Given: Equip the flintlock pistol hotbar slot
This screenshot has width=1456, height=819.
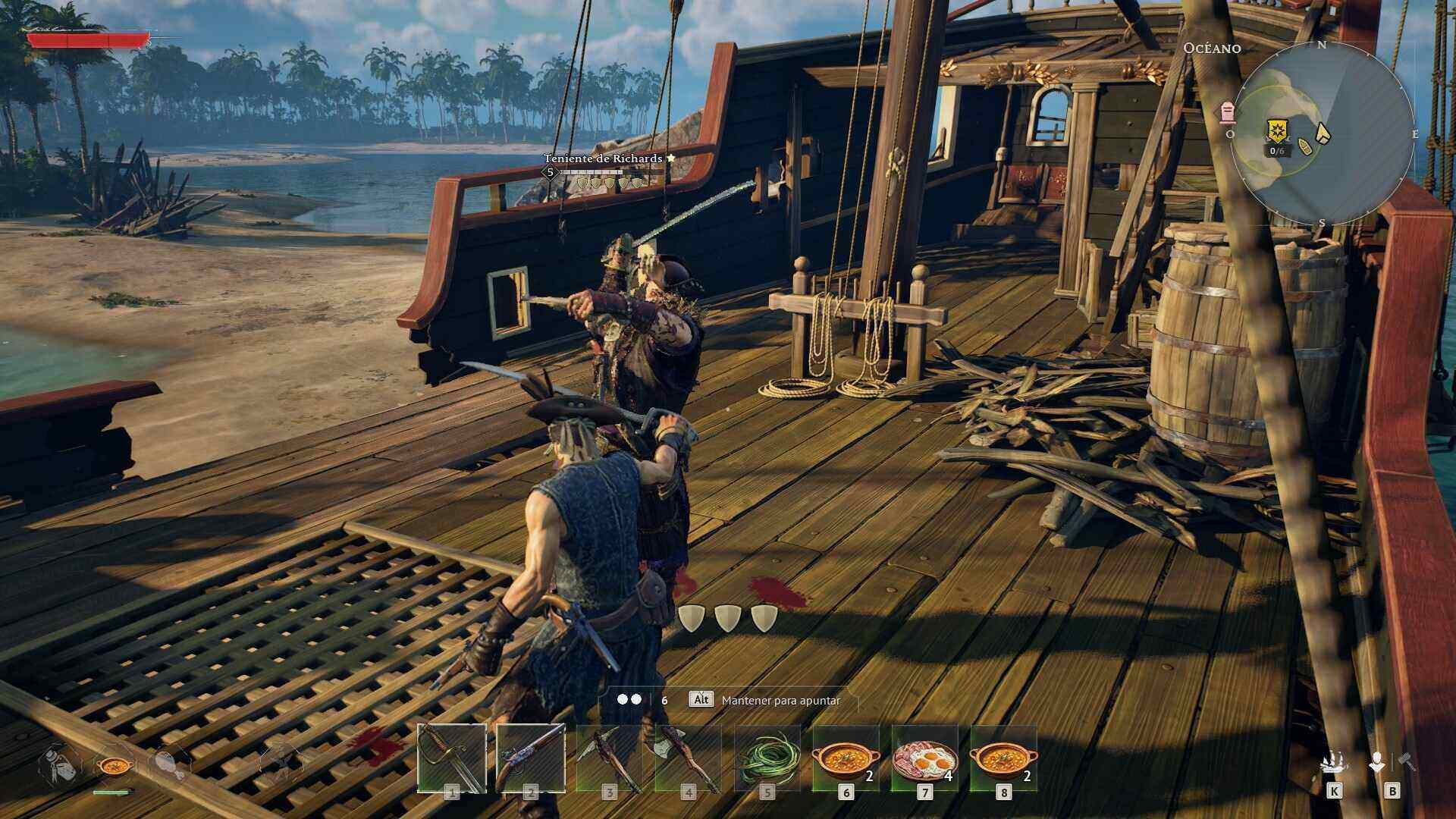Looking at the screenshot, I should pyautogui.click(x=530, y=758).
